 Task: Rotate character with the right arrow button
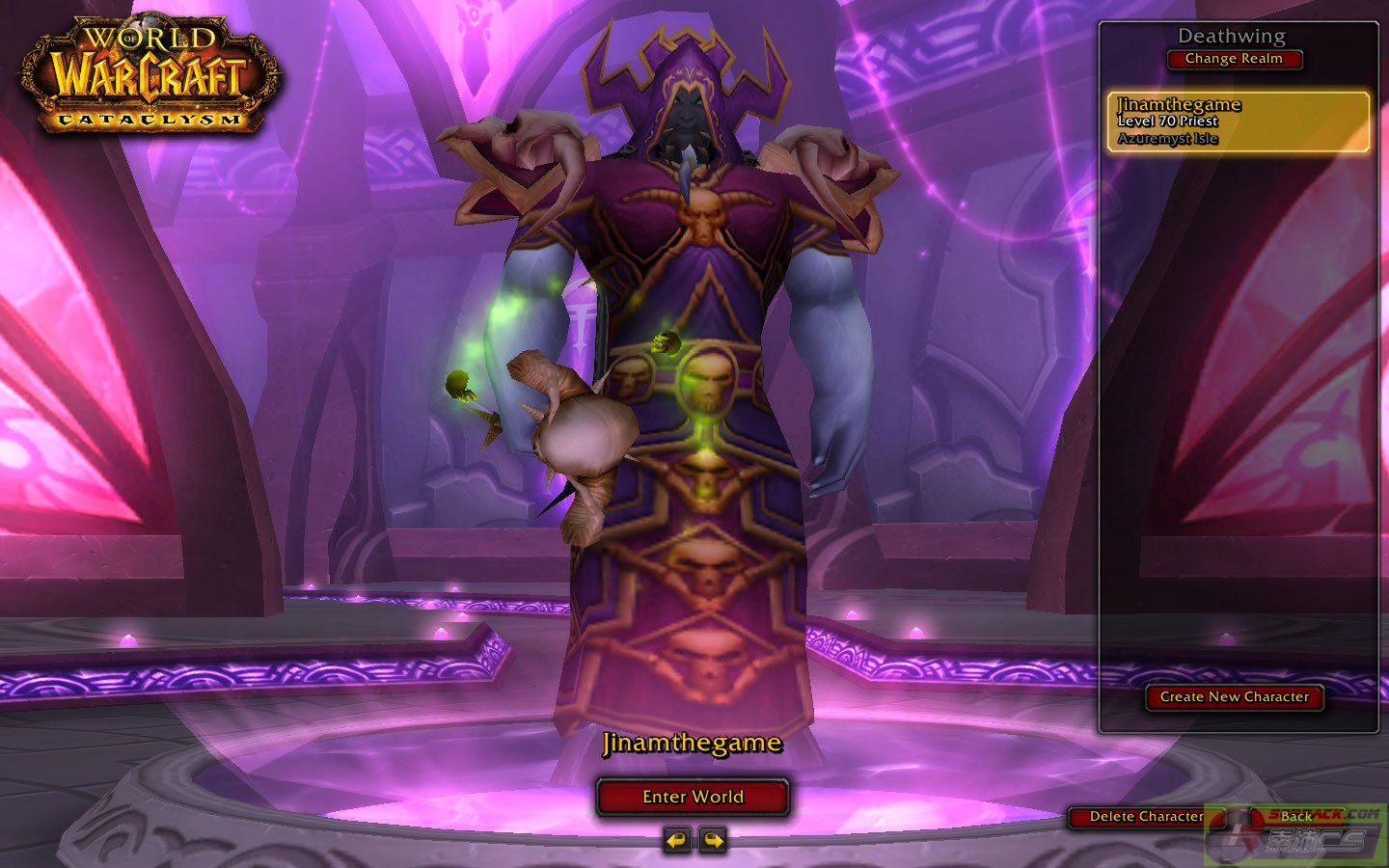(x=713, y=840)
